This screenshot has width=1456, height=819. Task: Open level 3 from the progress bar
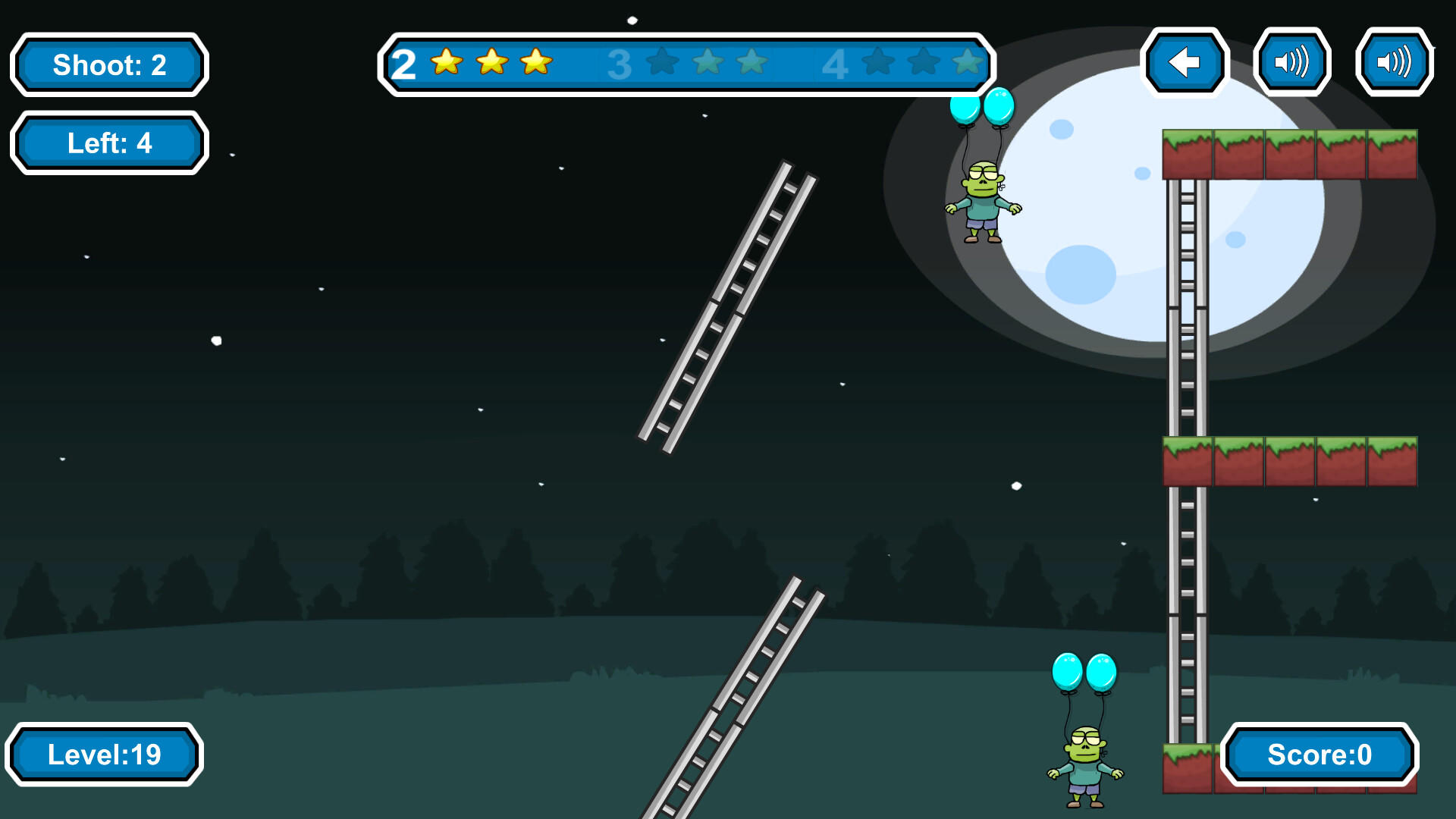pyautogui.click(x=618, y=65)
